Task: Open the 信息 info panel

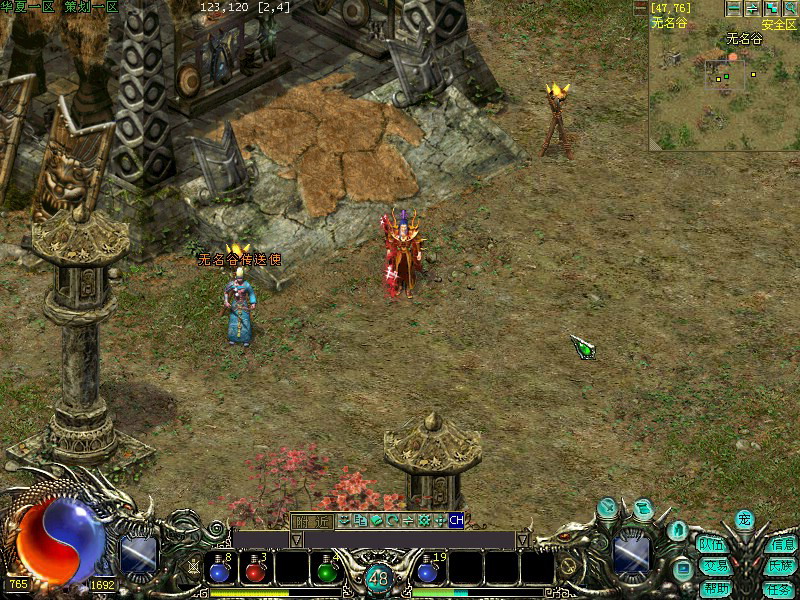Action: pyautogui.click(x=780, y=545)
